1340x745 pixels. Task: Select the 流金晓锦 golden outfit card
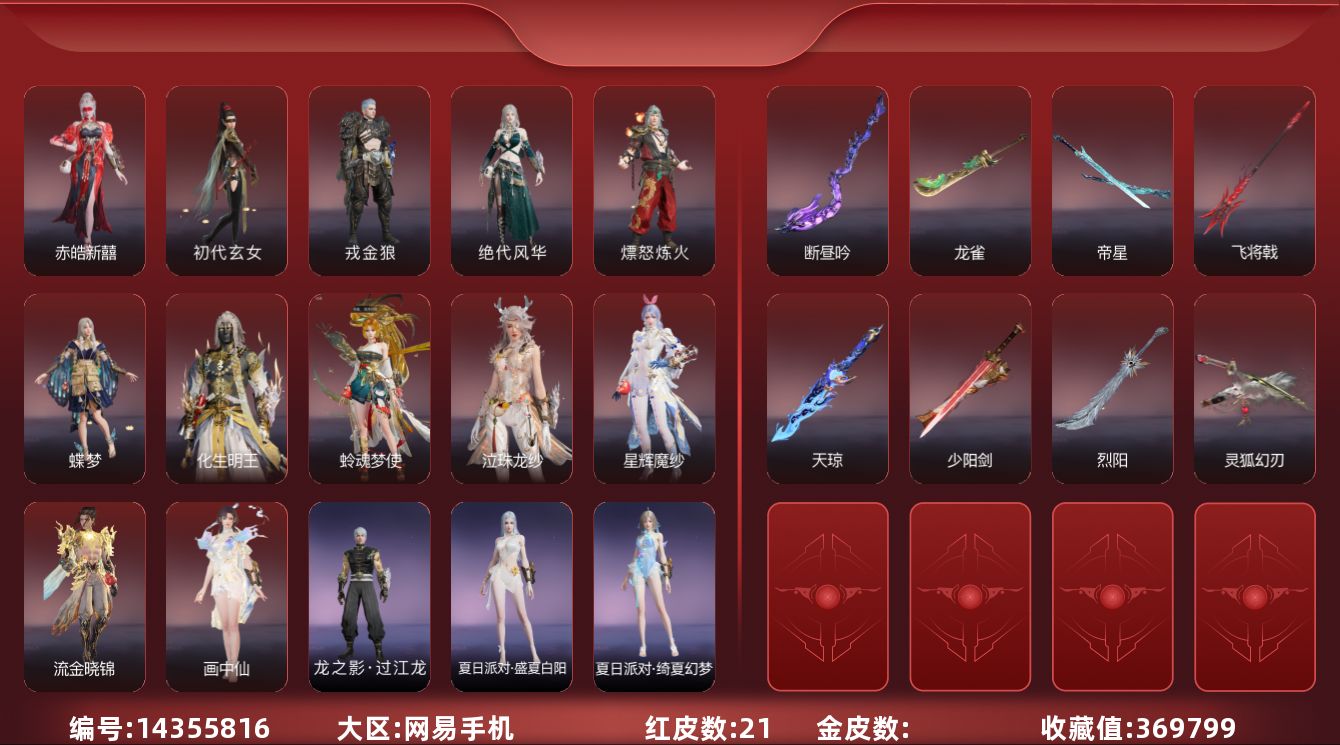coord(85,596)
